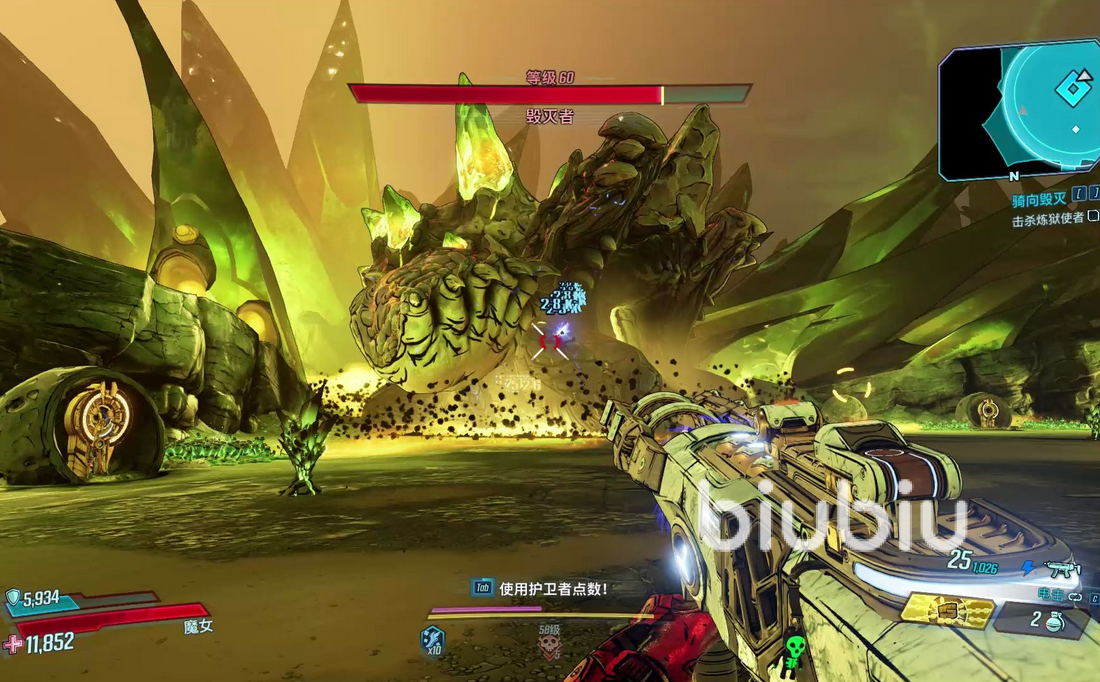This screenshot has height=682, width=1100.
Task: Open the minimap in the corner
Action: click(x=1020, y=108)
